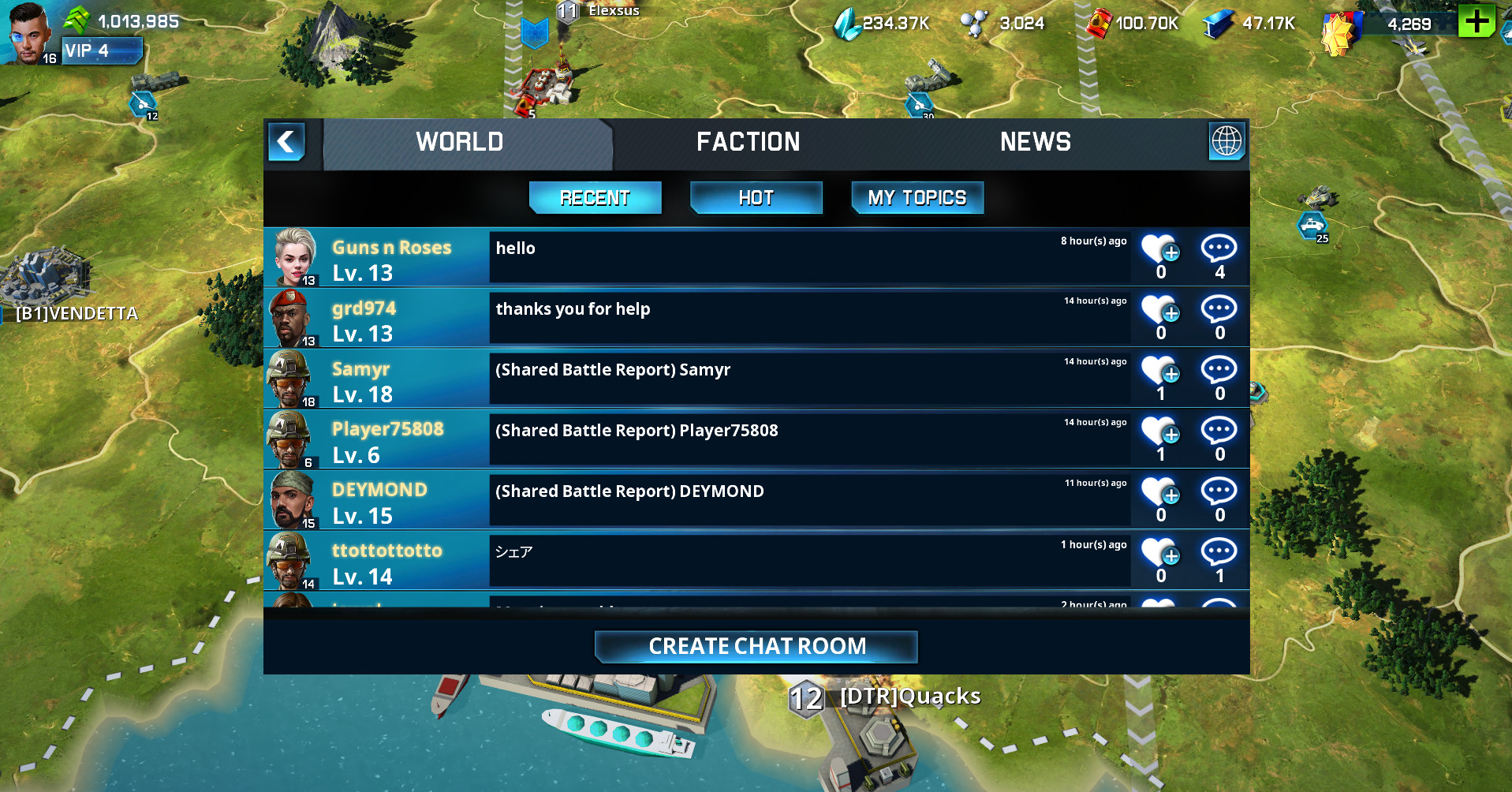Select the crystal resource icon in the HUD
Image resolution: width=1512 pixels, height=792 pixels.
coord(847,23)
